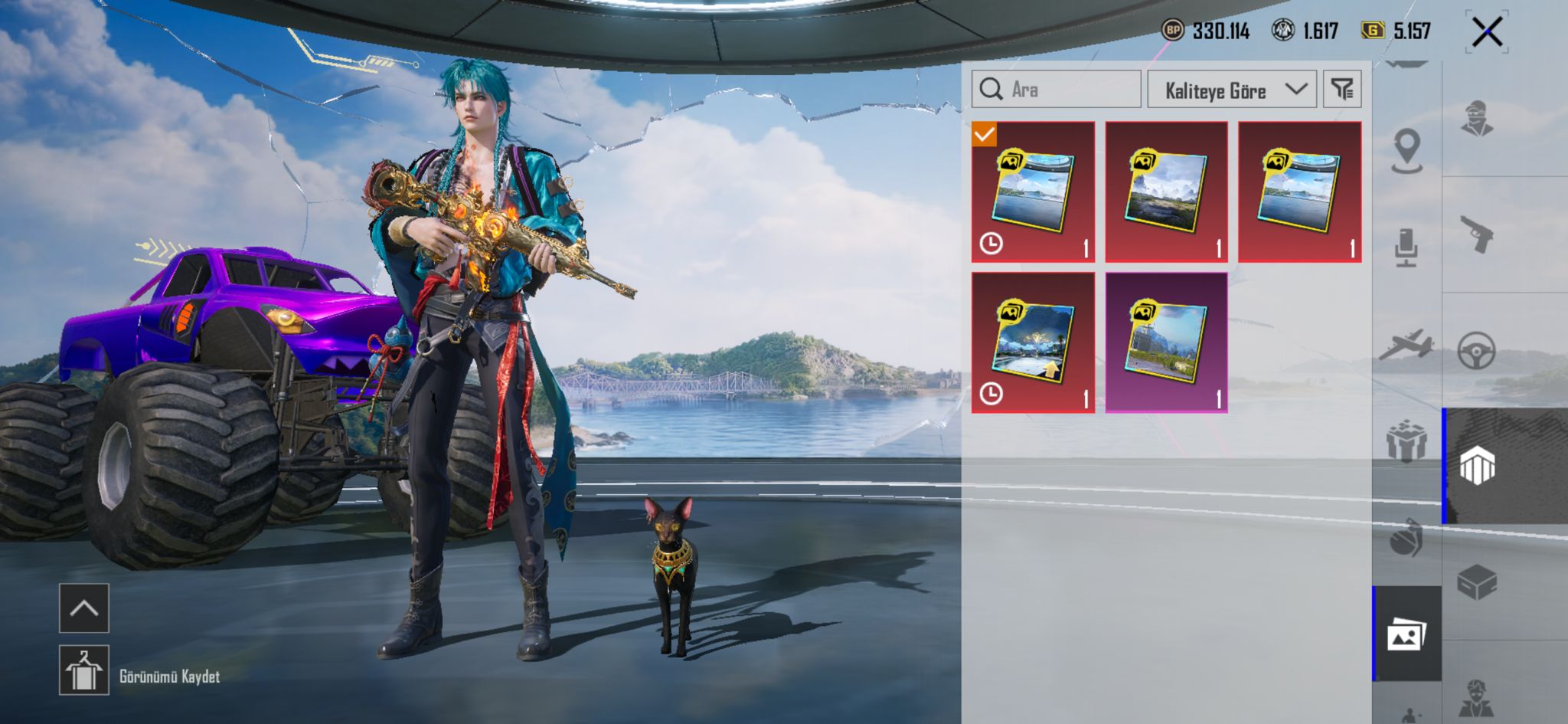
Task: Open the suited person tab
Action: [1477, 697]
